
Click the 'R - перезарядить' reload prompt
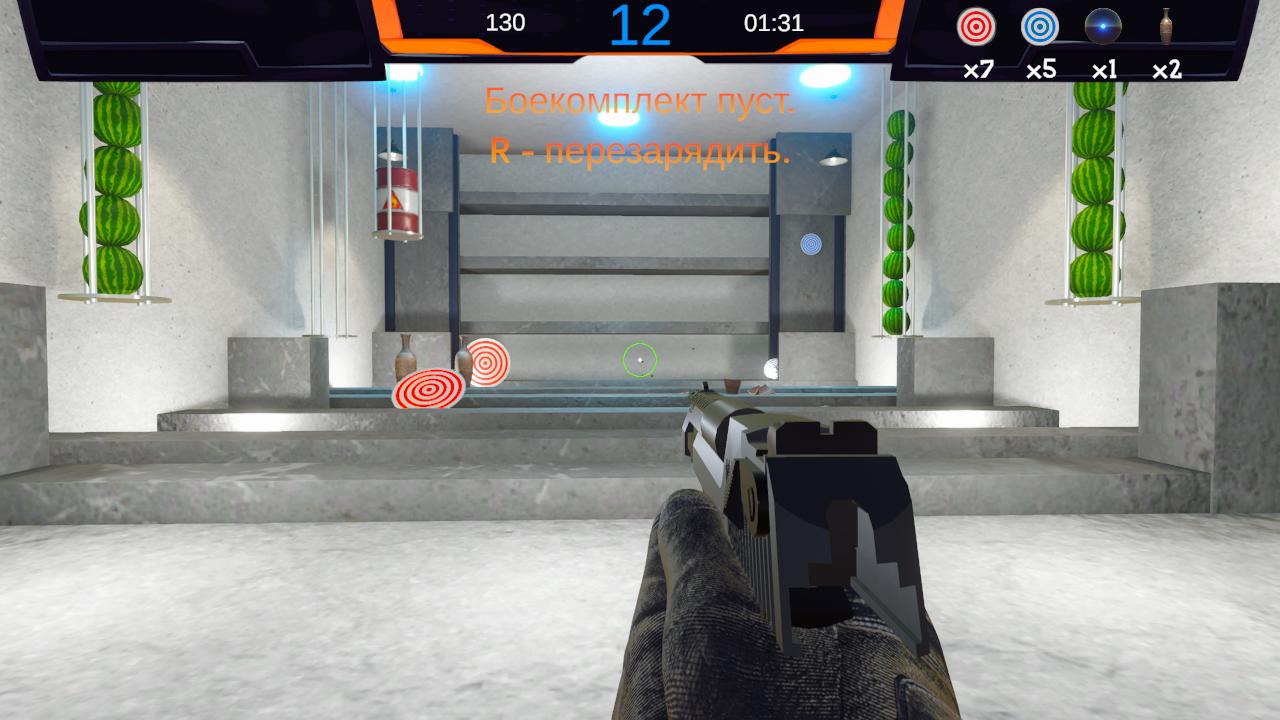click(x=638, y=153)
